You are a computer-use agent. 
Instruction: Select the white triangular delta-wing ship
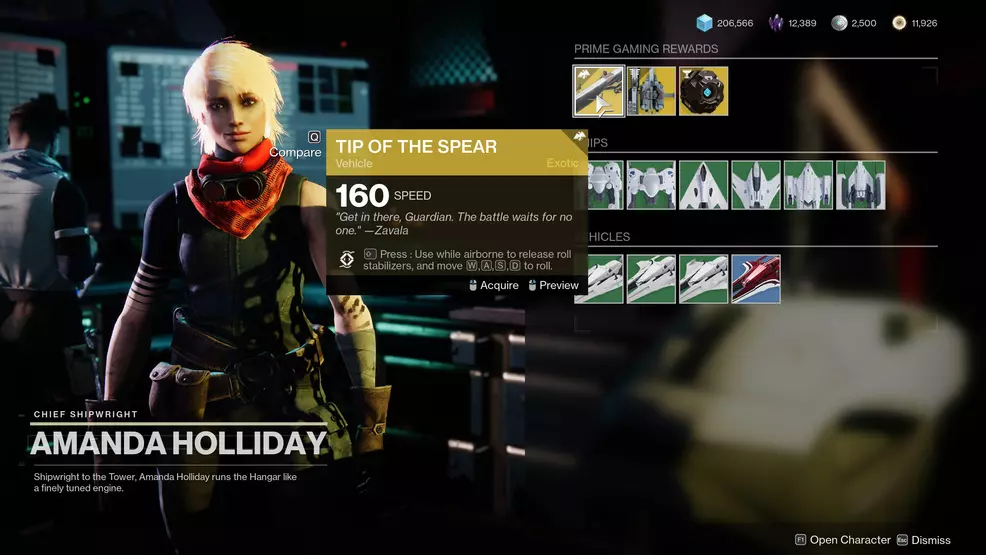coord(704,185)
